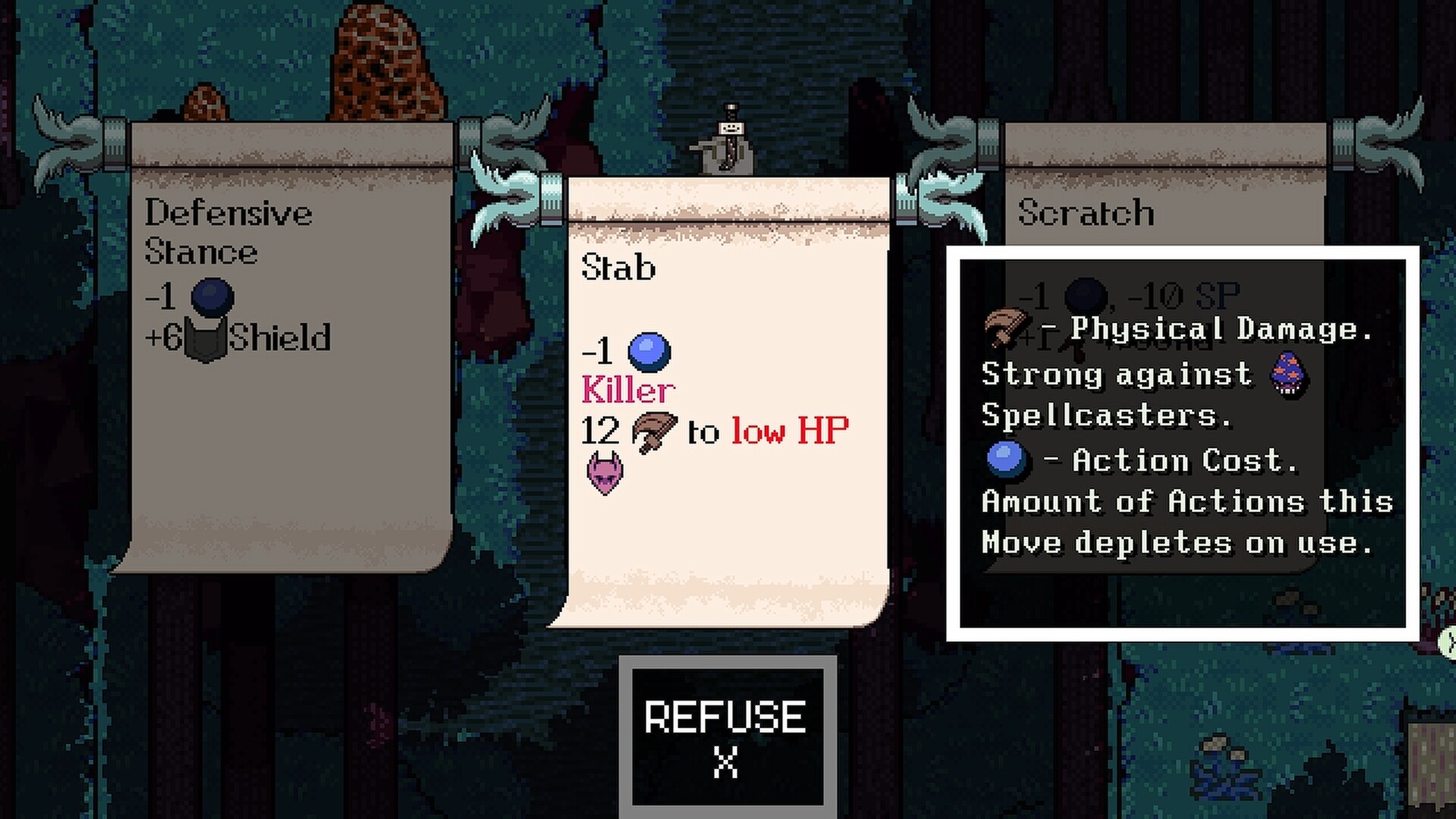Click the pink Killer keyword text
Screen dimensions: 1456x819
[x=626, y=390]
